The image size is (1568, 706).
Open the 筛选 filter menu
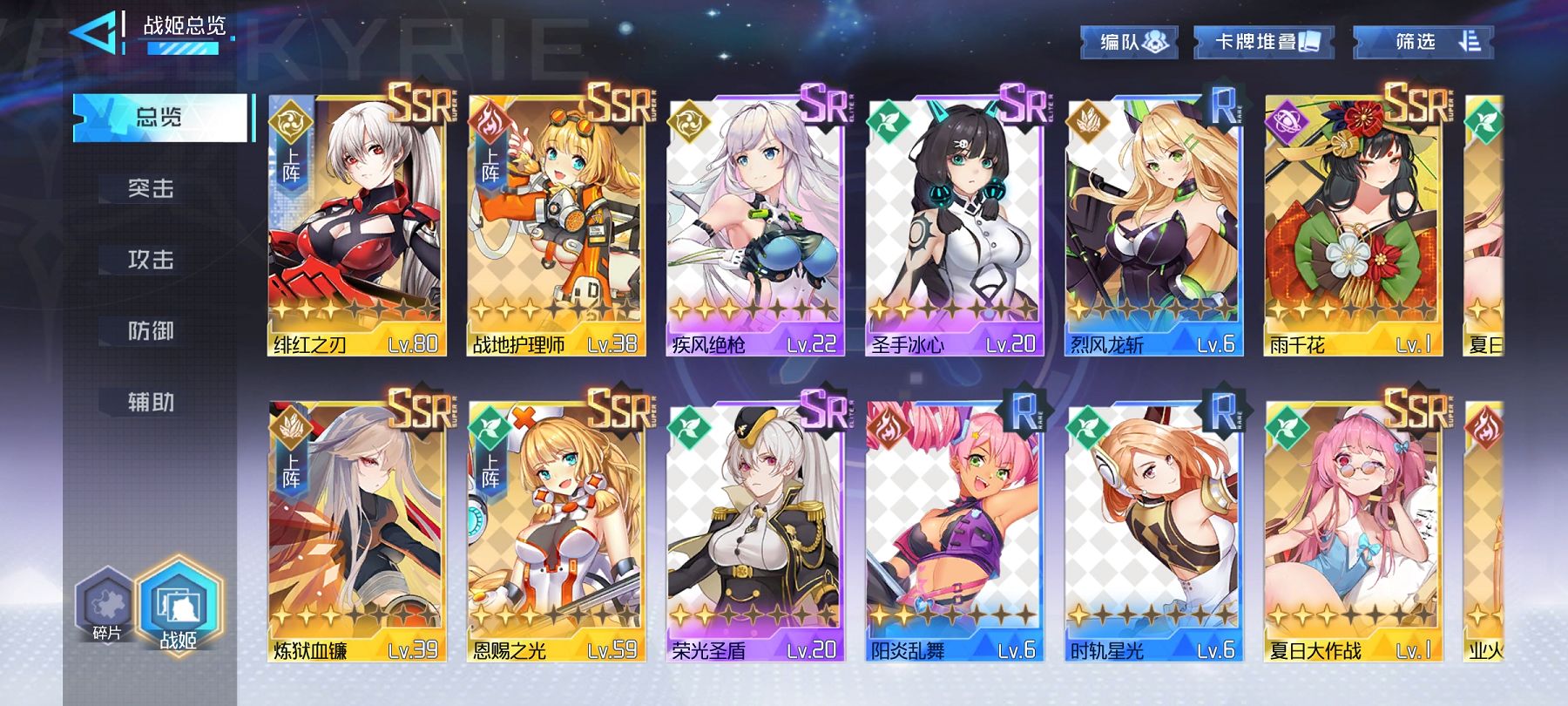tap(1424, 42)
